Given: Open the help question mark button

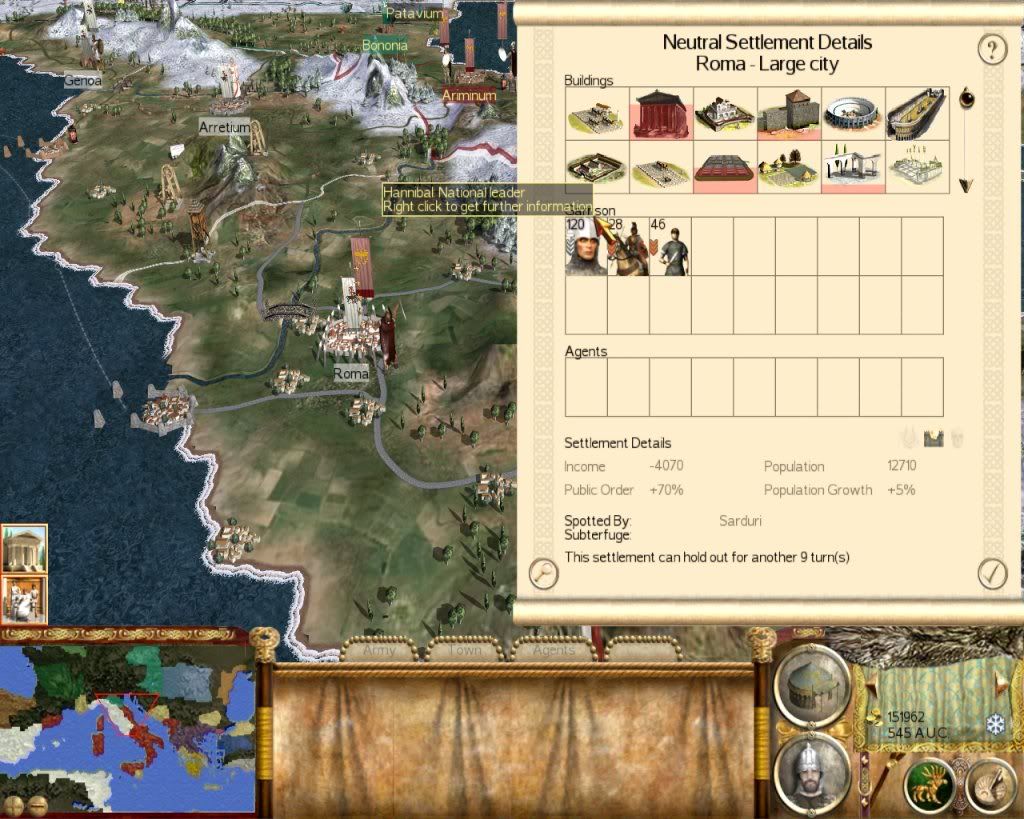Looking at the screenshot, I should 991,49.
